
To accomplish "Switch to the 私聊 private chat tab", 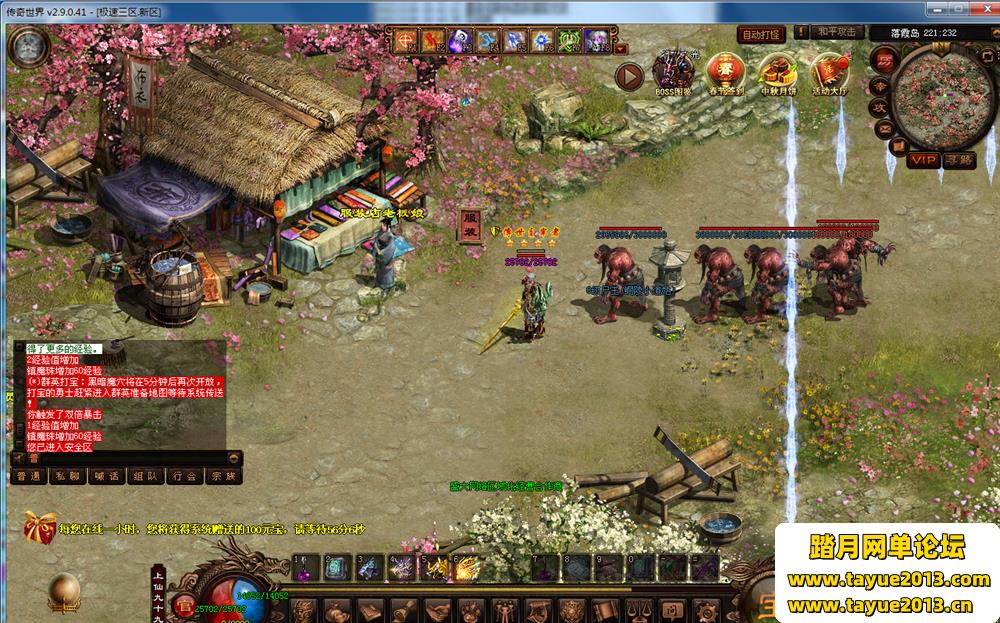I will [x=68, y=476].
